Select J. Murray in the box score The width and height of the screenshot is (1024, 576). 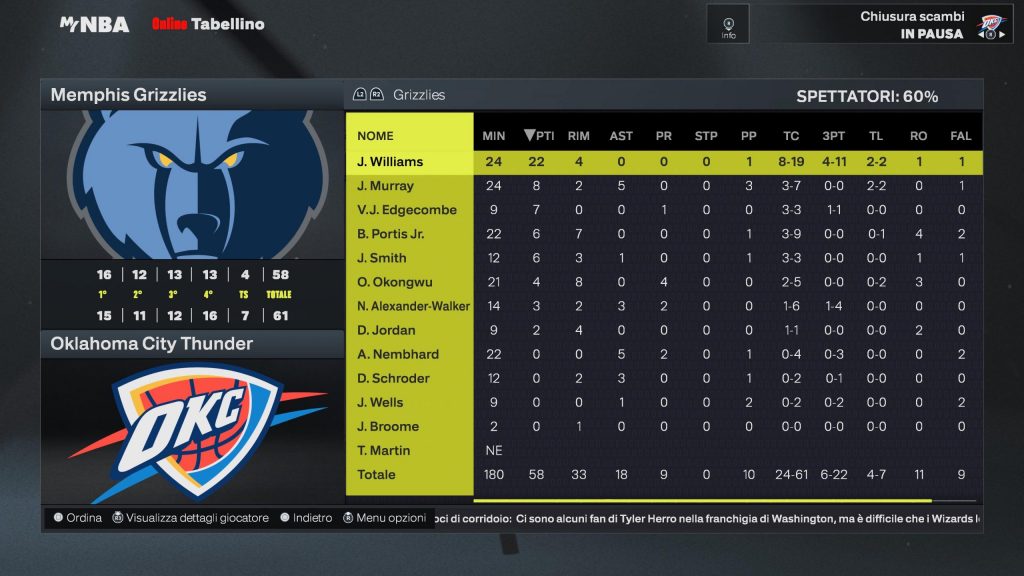pos(385,186)
